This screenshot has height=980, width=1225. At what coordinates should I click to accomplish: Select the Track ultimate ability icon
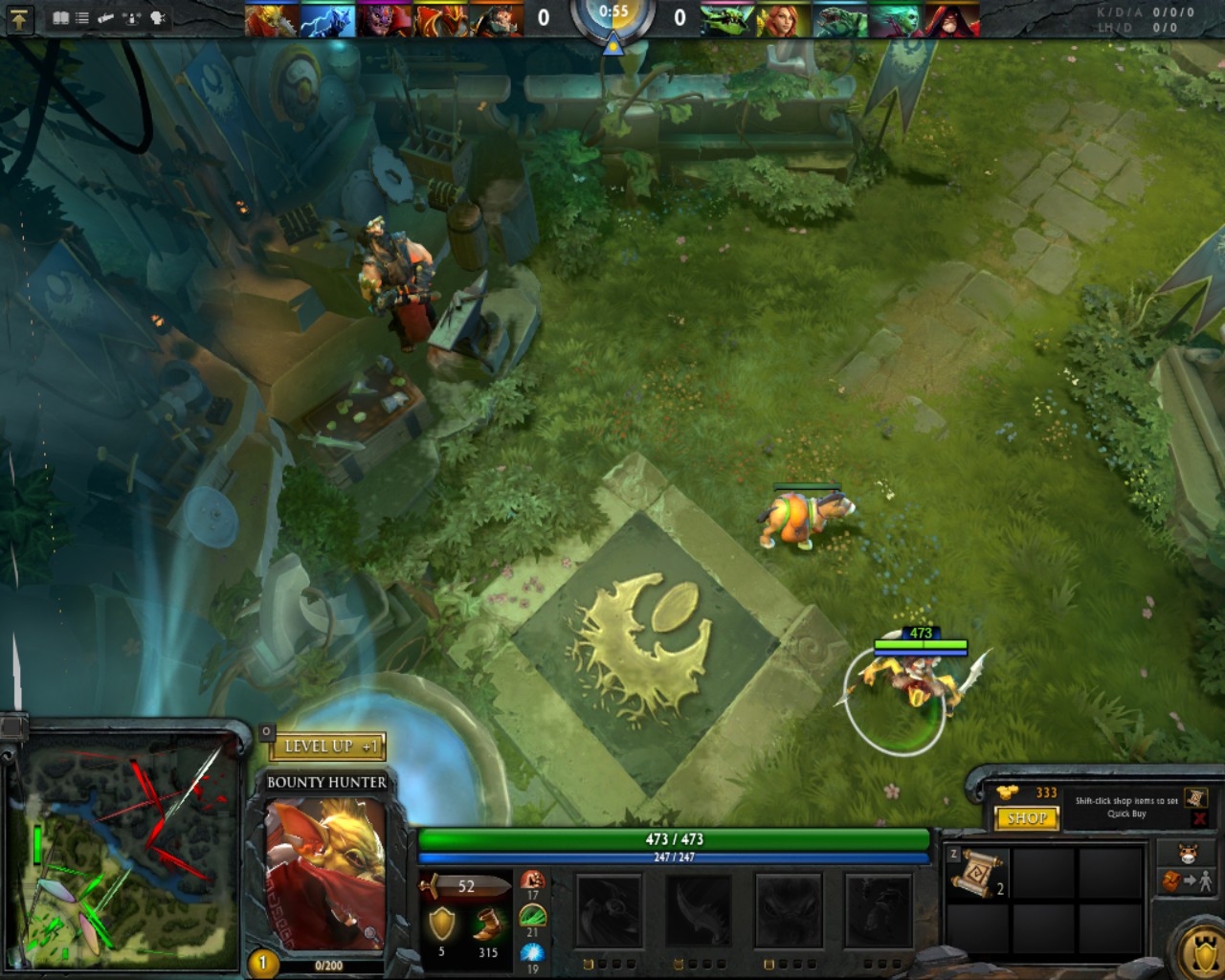(877, 910)
